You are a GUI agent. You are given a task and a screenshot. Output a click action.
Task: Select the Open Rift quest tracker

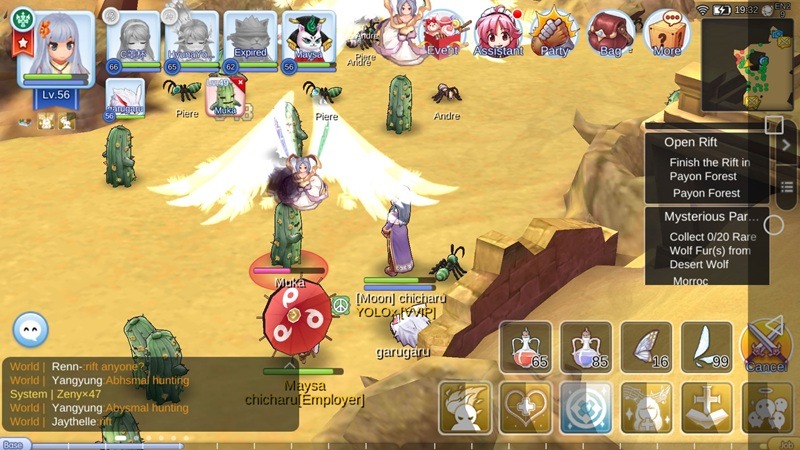706,166
